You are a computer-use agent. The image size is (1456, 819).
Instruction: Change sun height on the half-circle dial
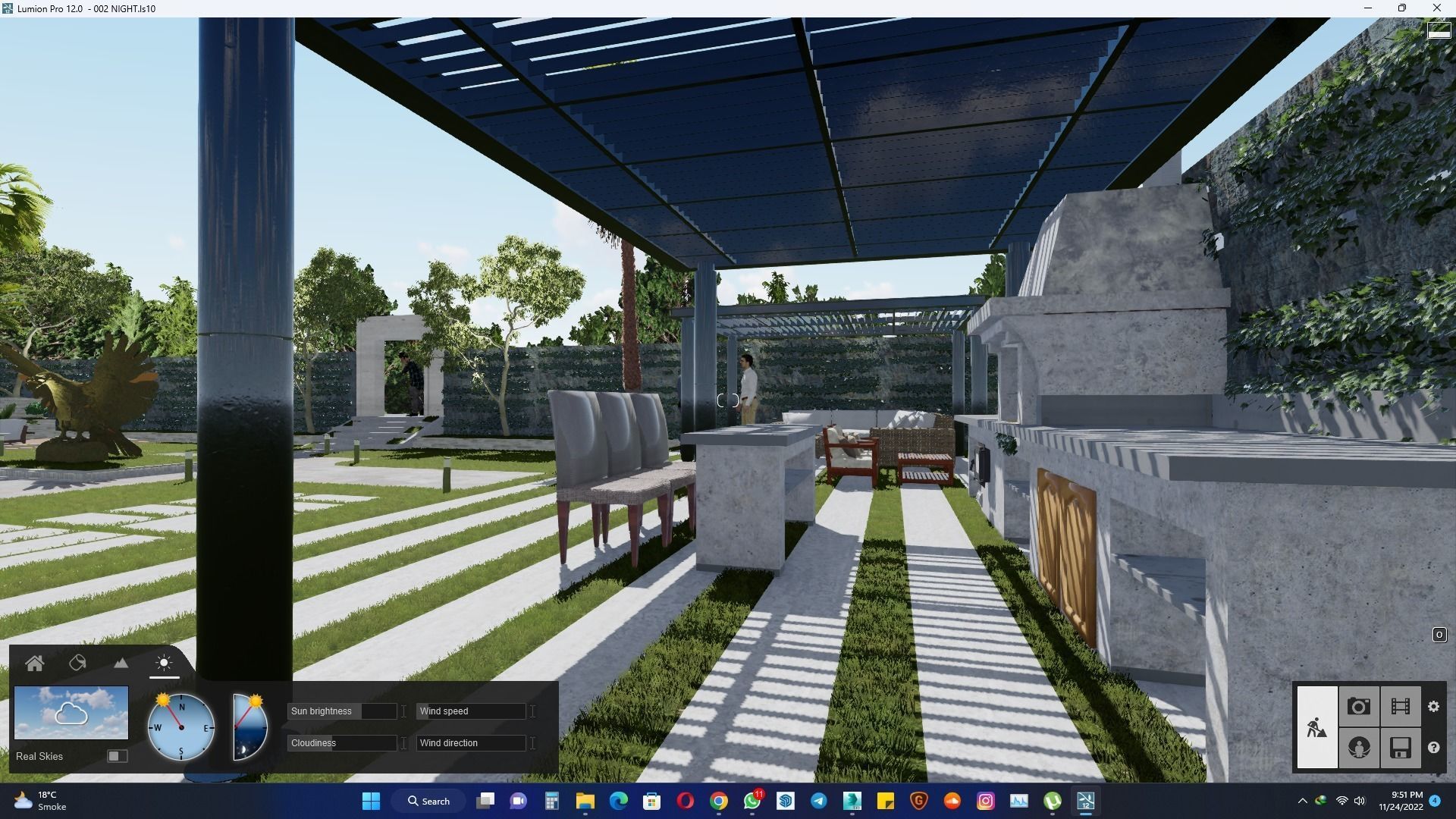(x=248, y=726)
